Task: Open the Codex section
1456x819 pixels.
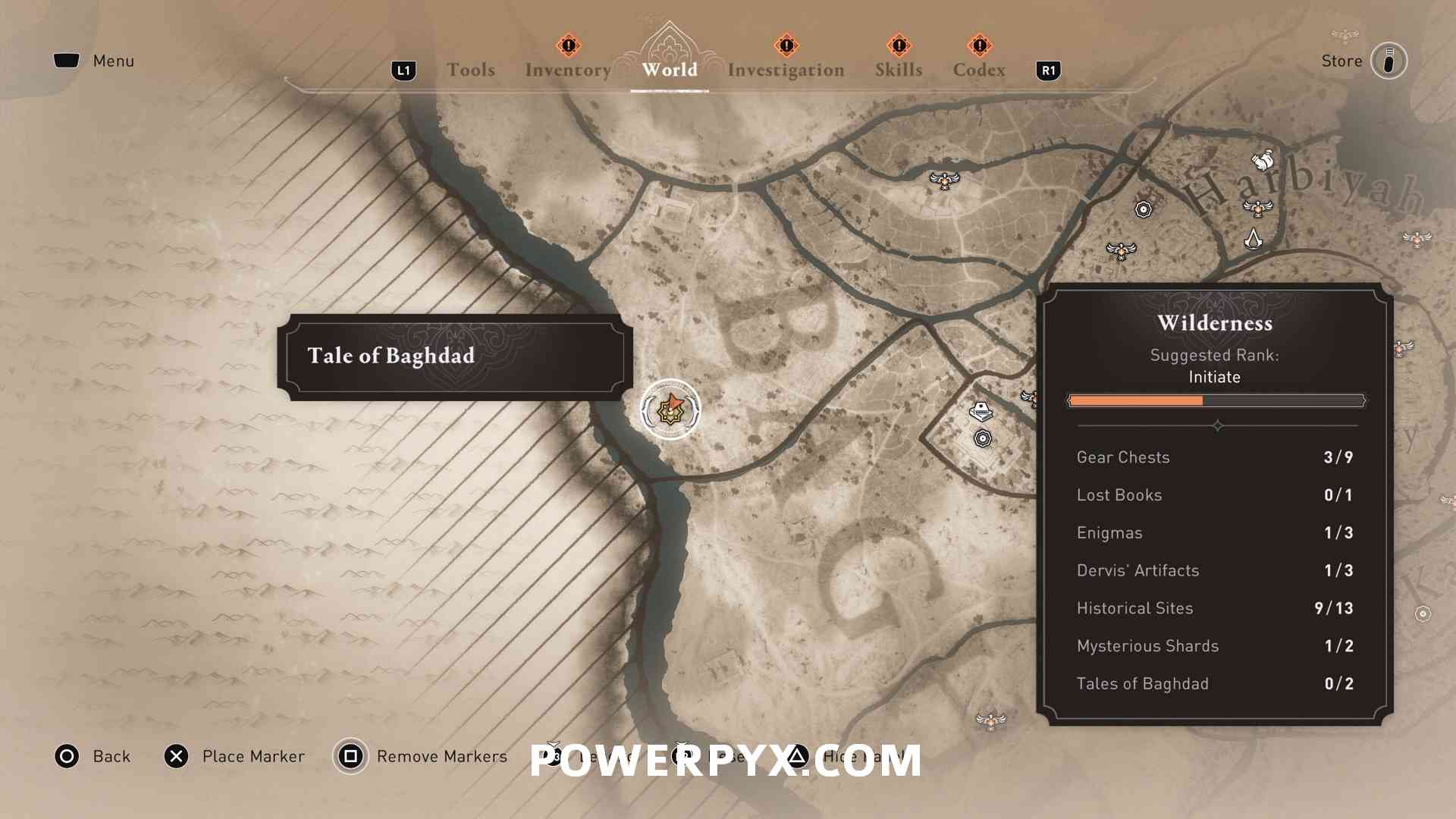Action: 980,70
